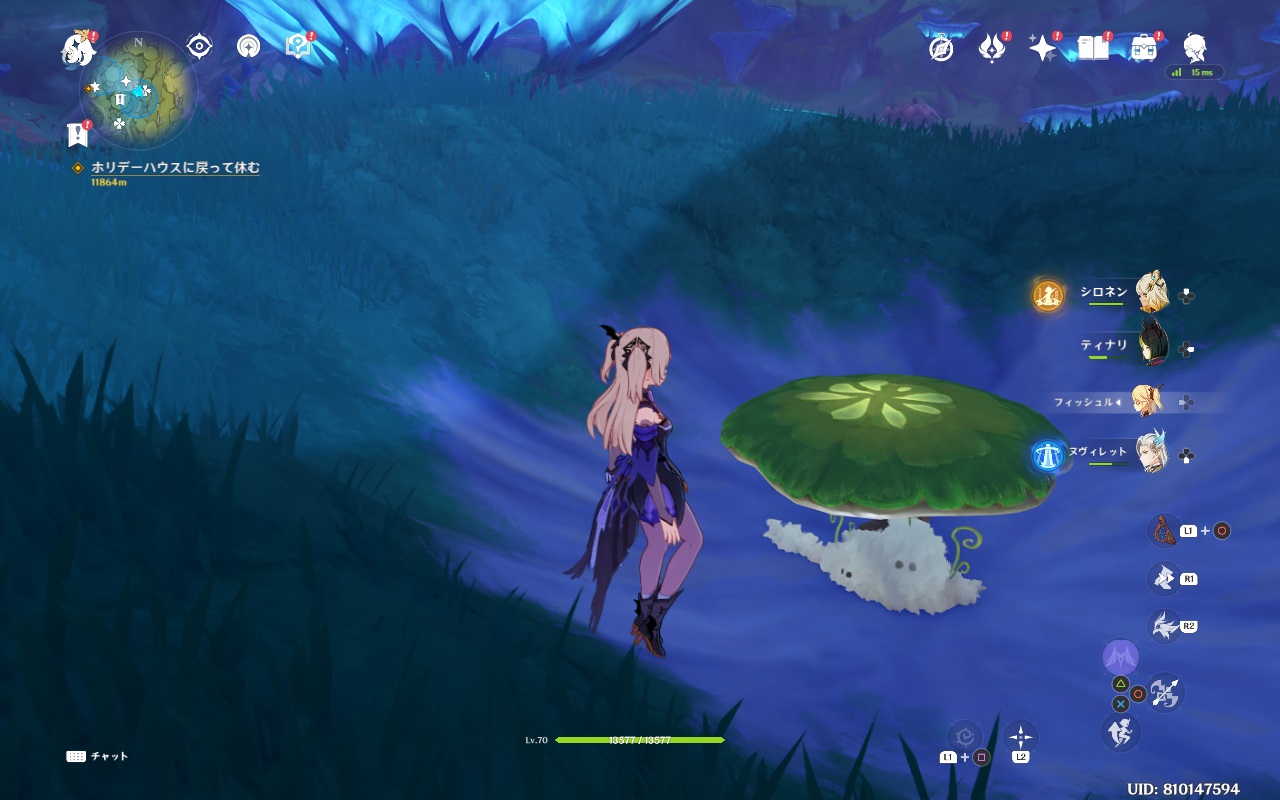Trigger the bow normal attack icon

tap(1165, 693)
